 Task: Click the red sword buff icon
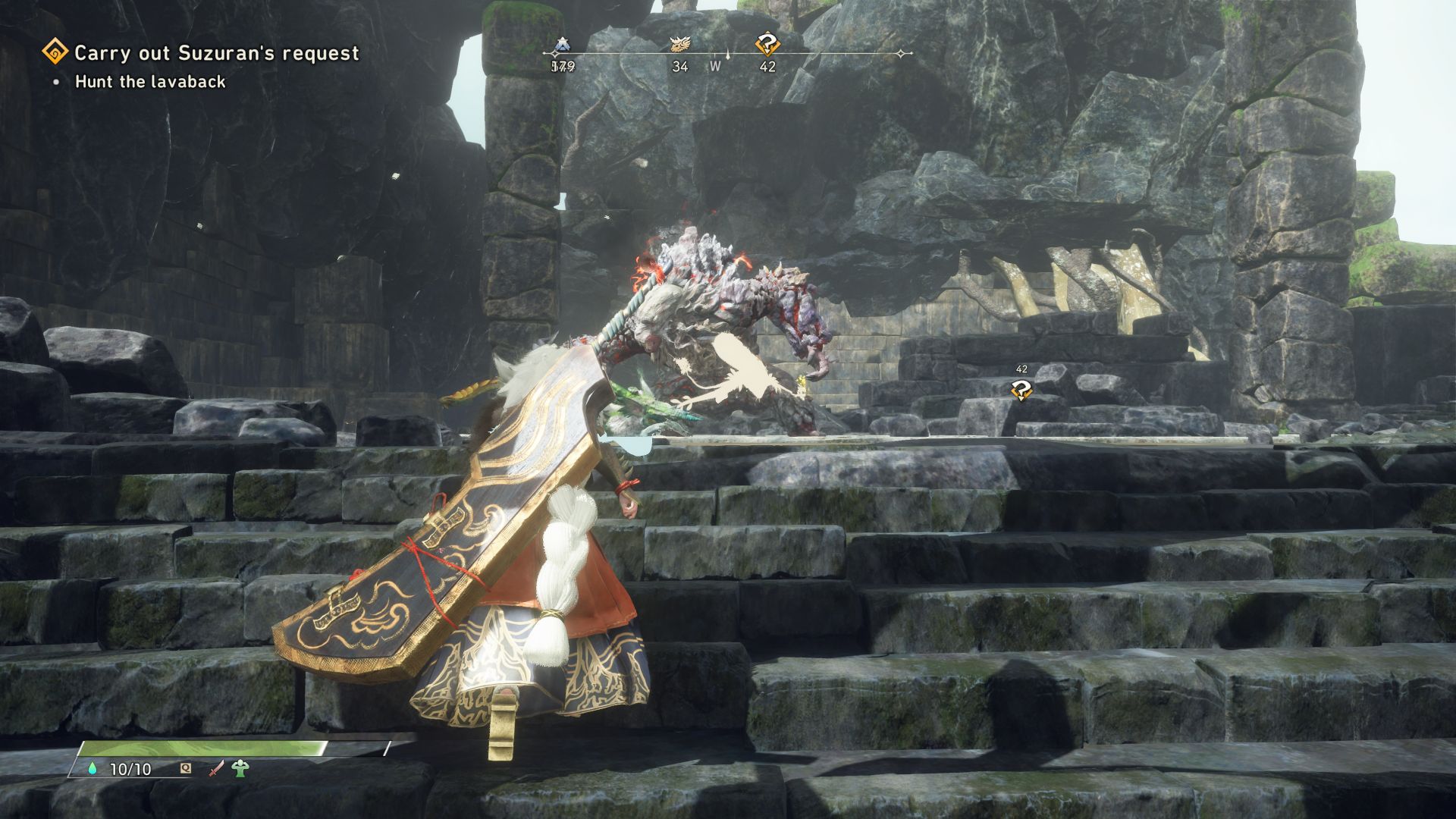(217, 769)
